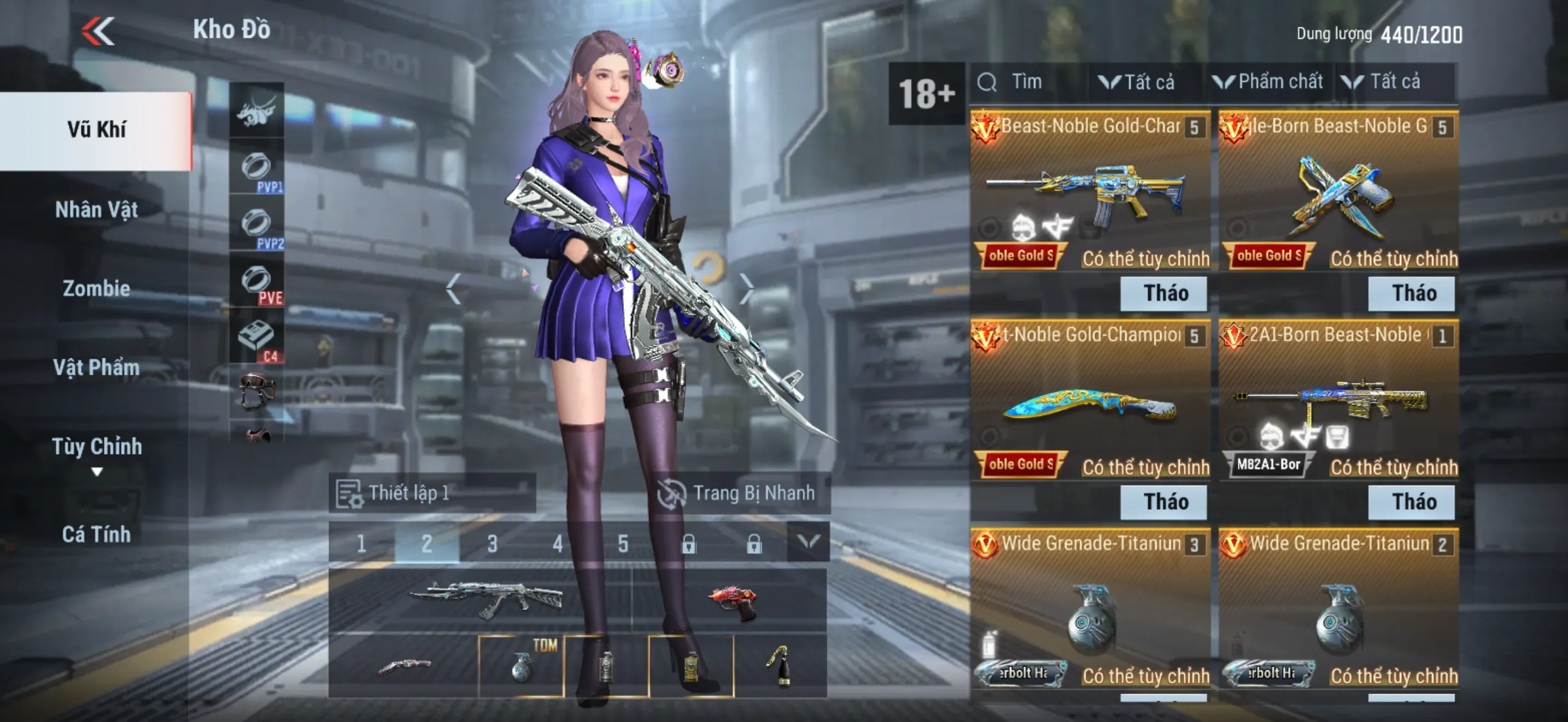Image resolution: width=1568 pixels, height=722 pixels.
Task: Select the Vật Phẩm category
Action: click(96, 367)
